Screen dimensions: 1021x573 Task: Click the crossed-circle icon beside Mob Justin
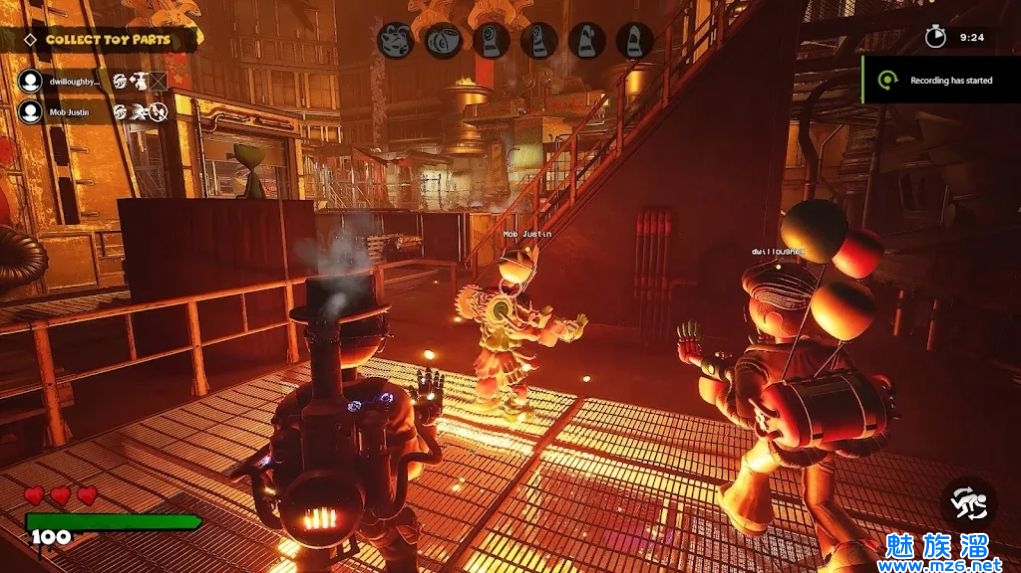[x=158, y=113]
